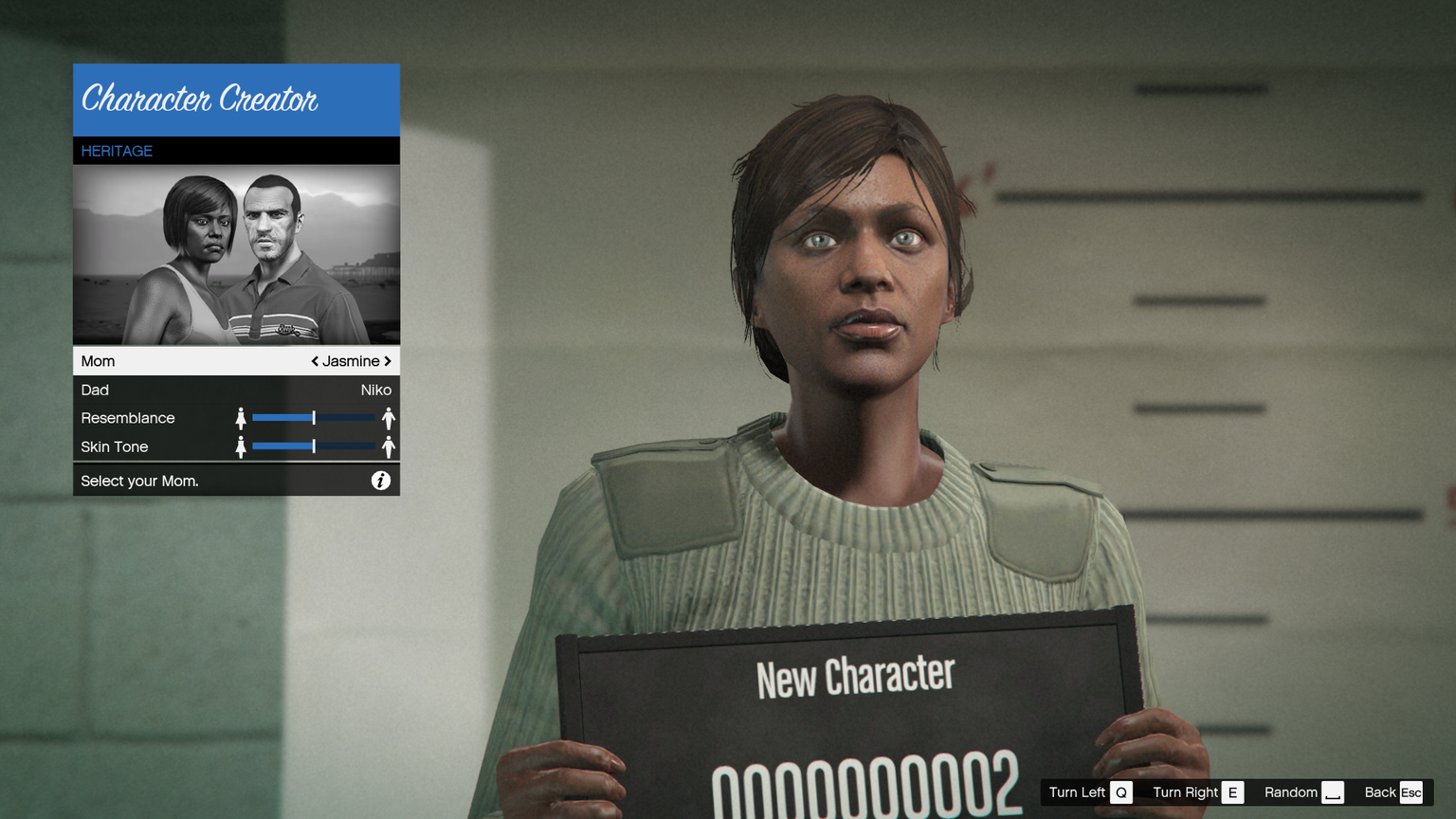Image resolution: width=1456 pixels, height=819 pixels.
Task: Click the female icon on Skin Tone row
Action: tap(241, 446)
